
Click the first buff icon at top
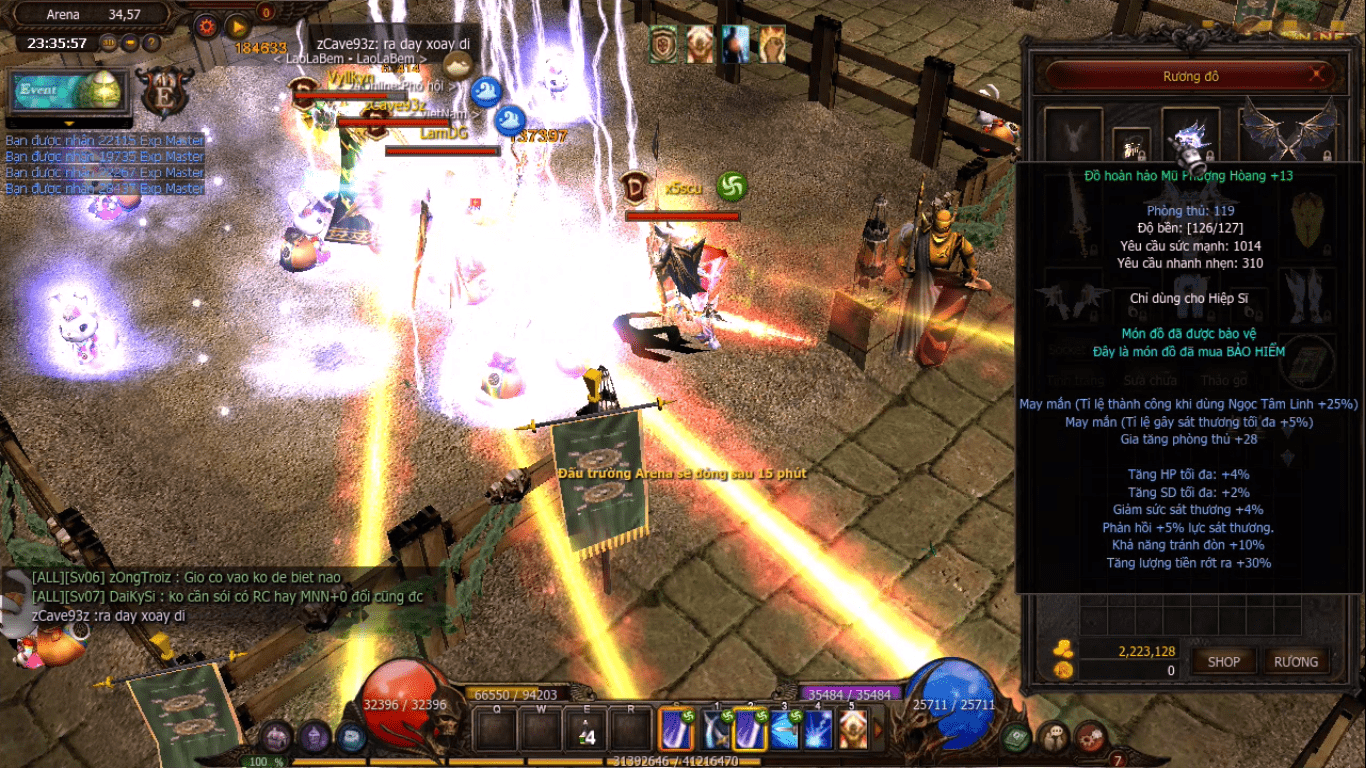[x=663, y=44]
